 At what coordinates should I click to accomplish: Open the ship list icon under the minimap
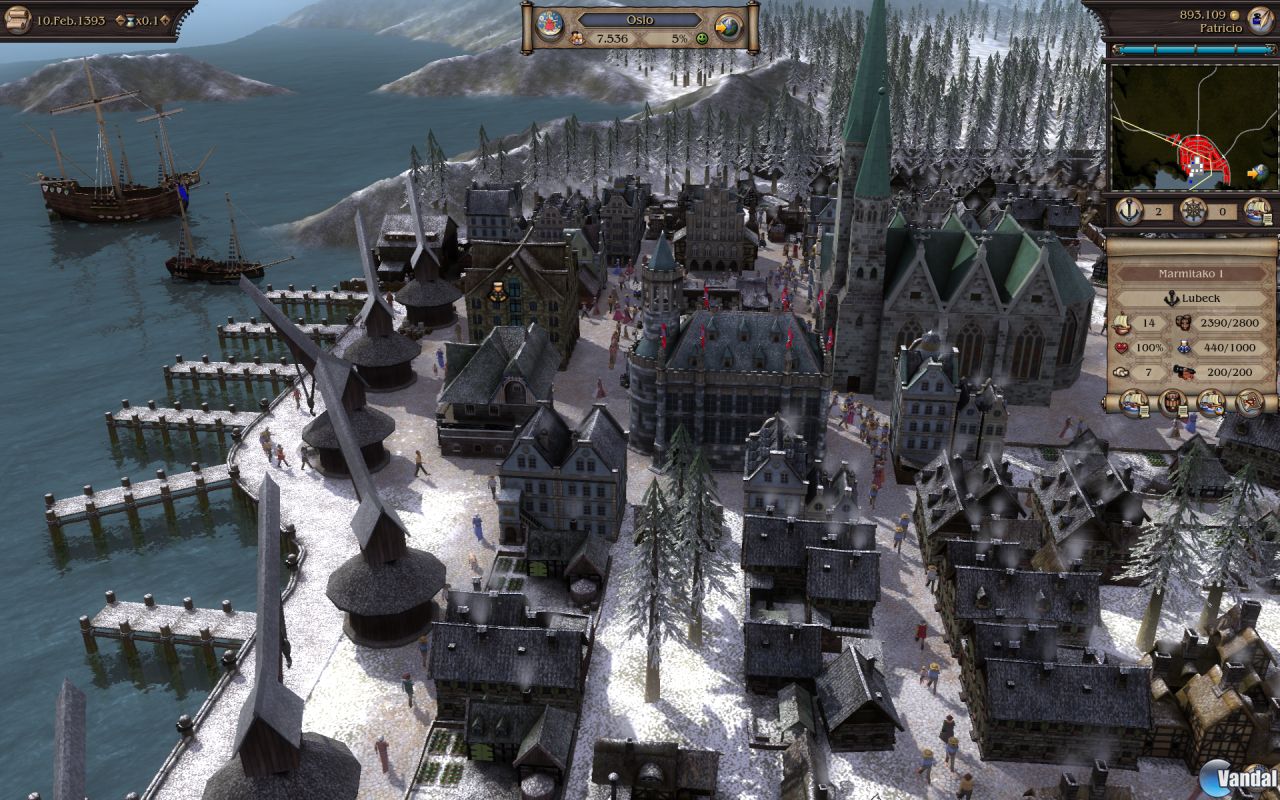(1257, 211)
